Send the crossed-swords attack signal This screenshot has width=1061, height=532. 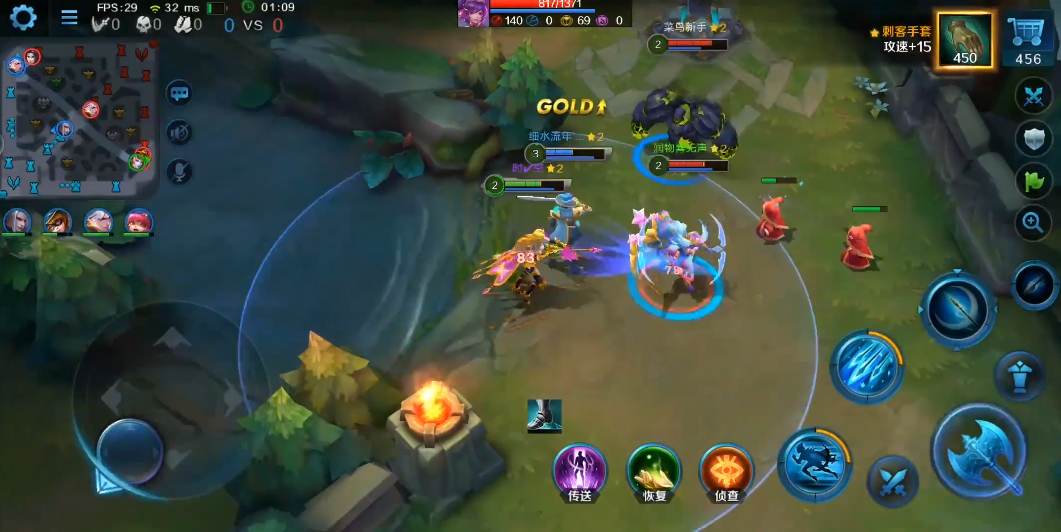click(x=1033, y=97)
